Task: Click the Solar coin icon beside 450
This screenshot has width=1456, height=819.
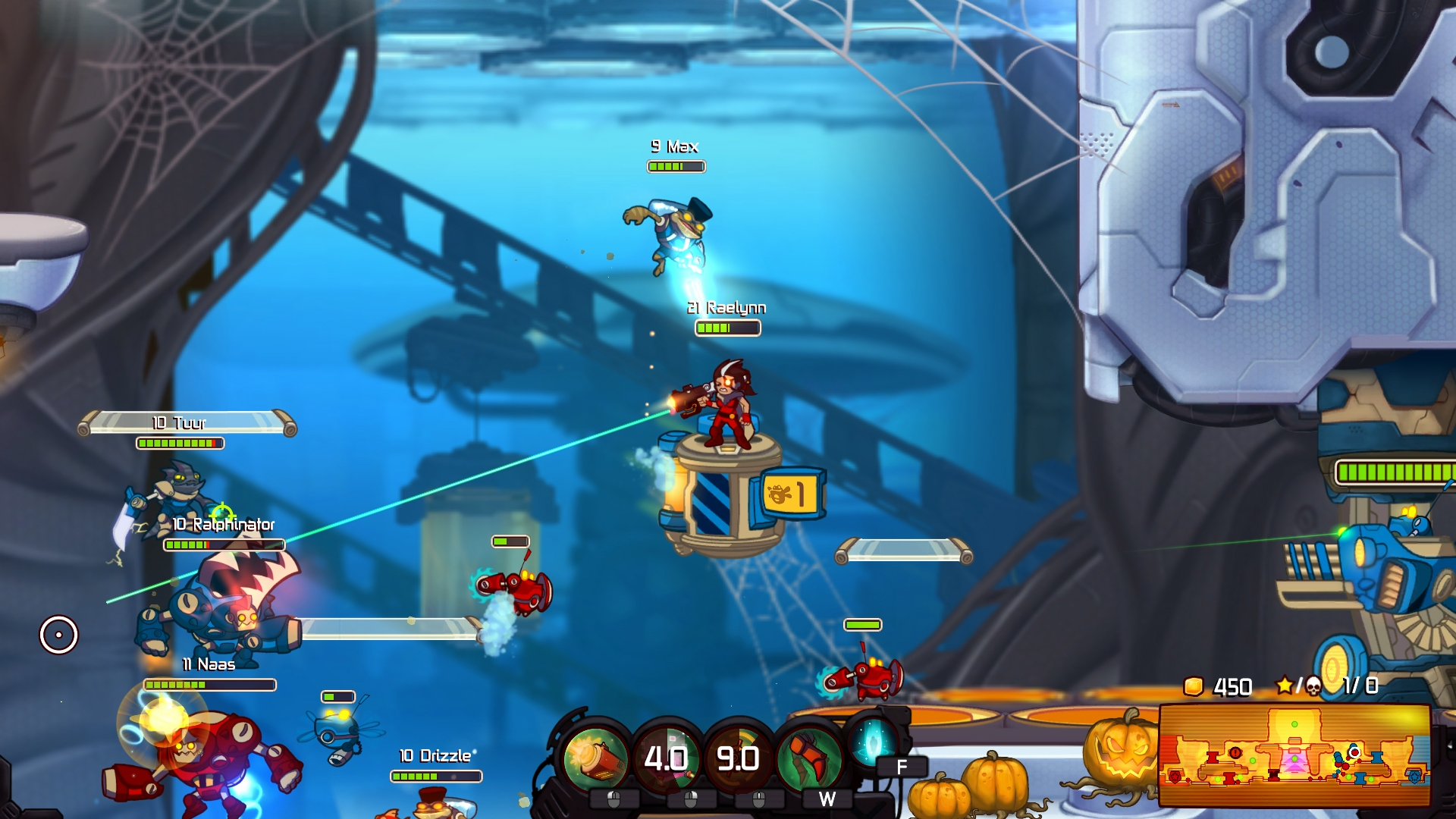Action: click(1193, 686)
